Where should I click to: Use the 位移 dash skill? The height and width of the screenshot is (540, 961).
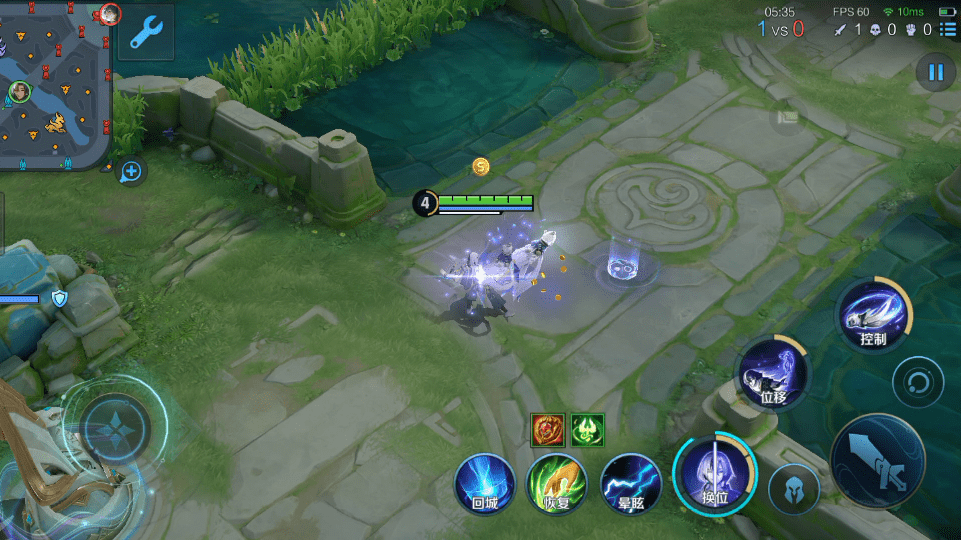click(773, 372)
